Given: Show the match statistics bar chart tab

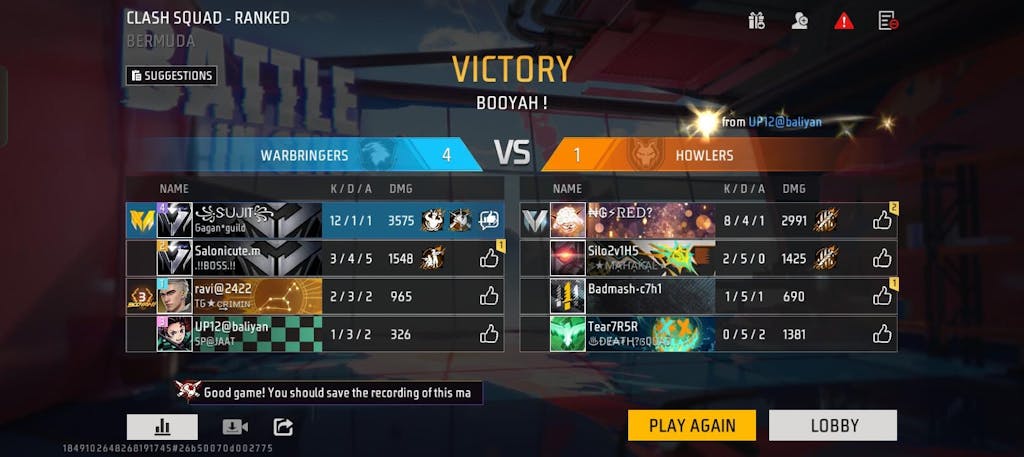Looking at the screenshot, I should 162,427.
